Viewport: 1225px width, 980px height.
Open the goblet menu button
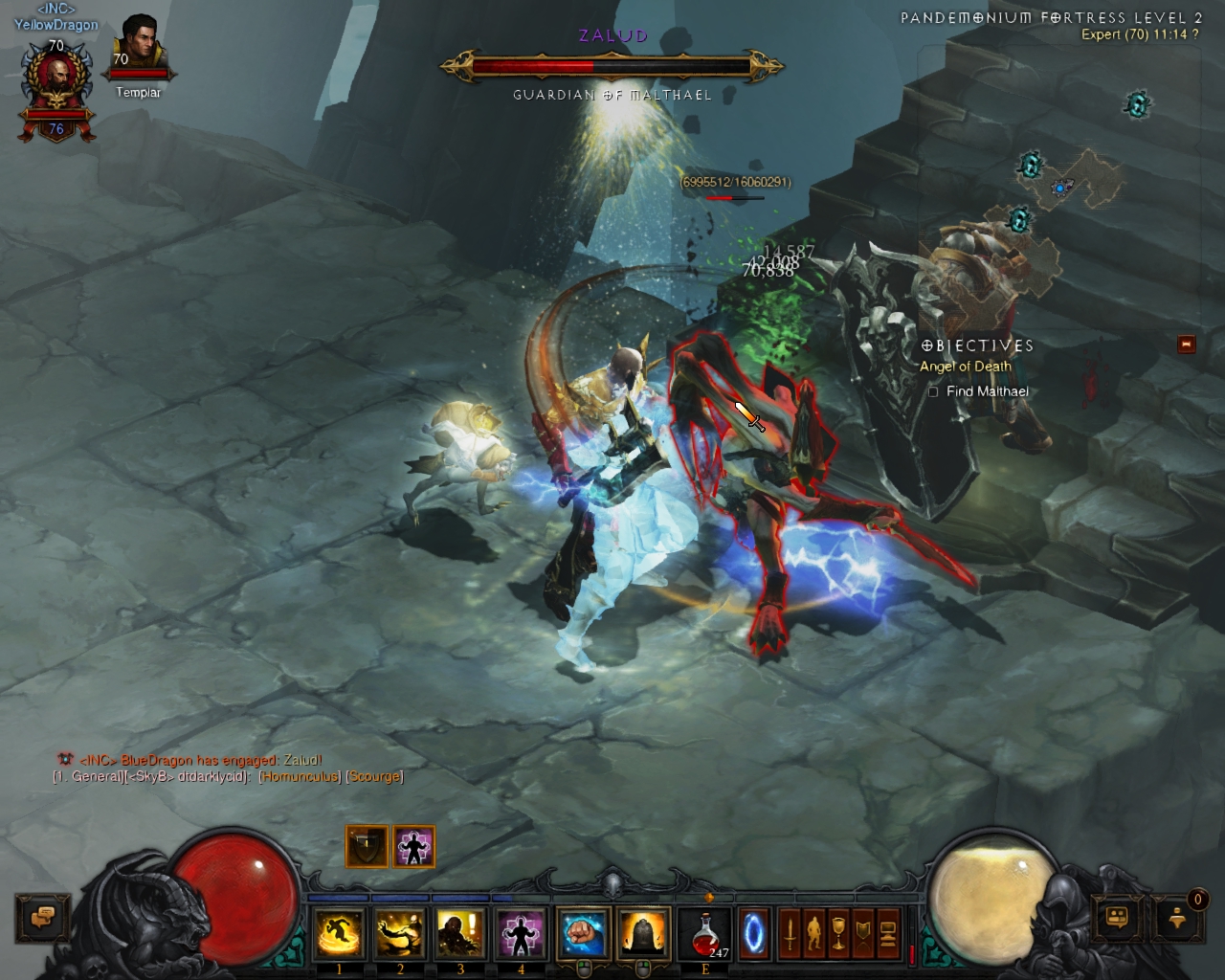click(x=838, y=933)
